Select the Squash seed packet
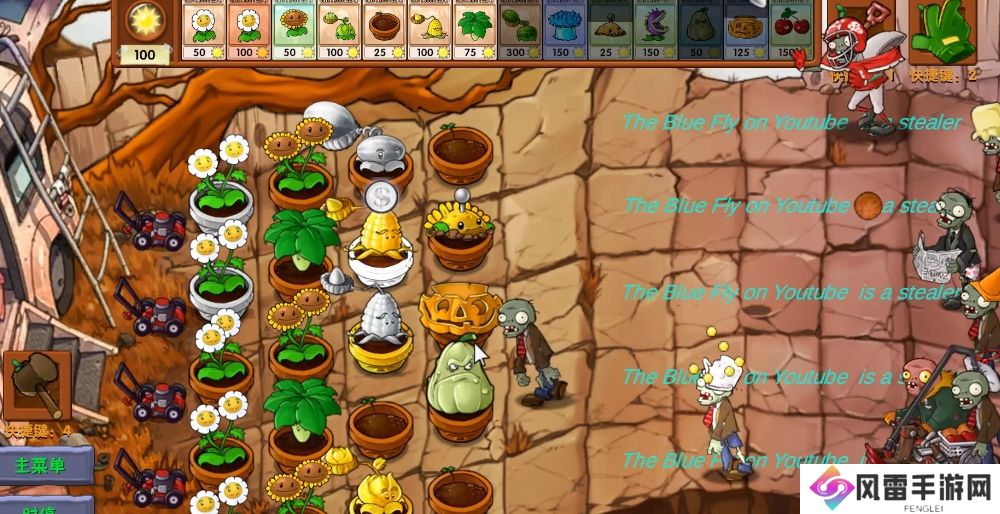 click(696, 30)
